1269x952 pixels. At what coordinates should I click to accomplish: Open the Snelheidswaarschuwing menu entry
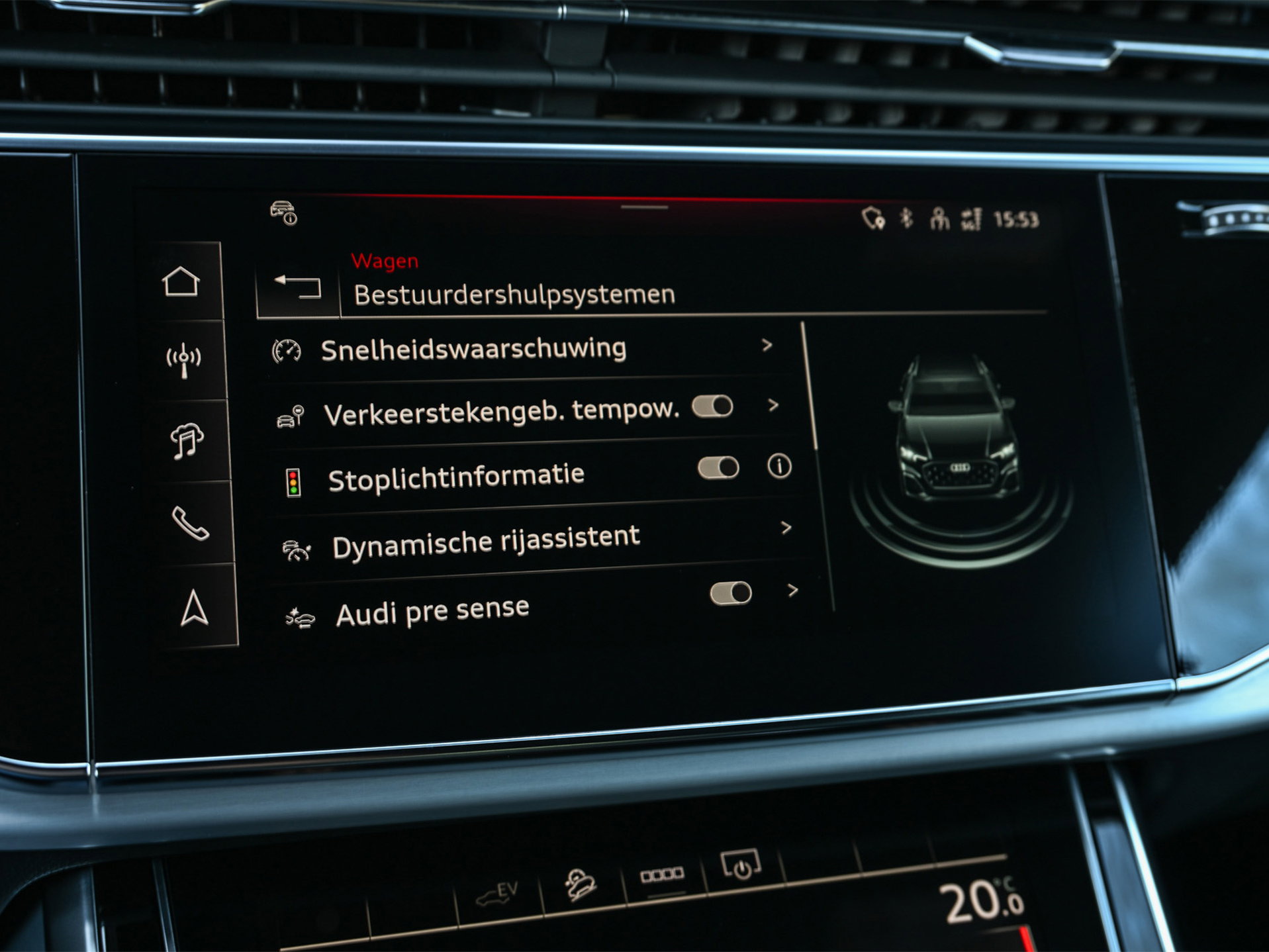pos(473,349)
